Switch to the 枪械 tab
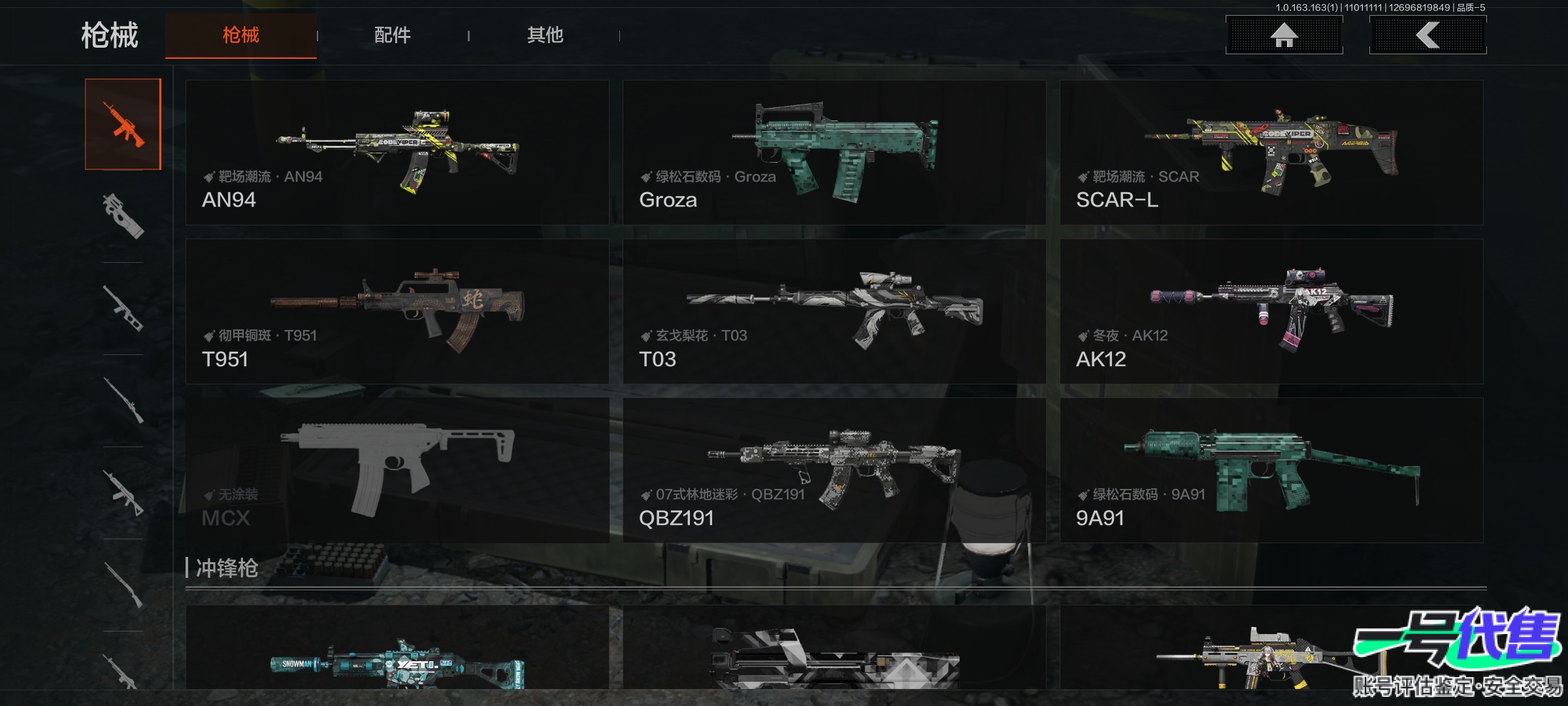 click(x=240, y=35)
